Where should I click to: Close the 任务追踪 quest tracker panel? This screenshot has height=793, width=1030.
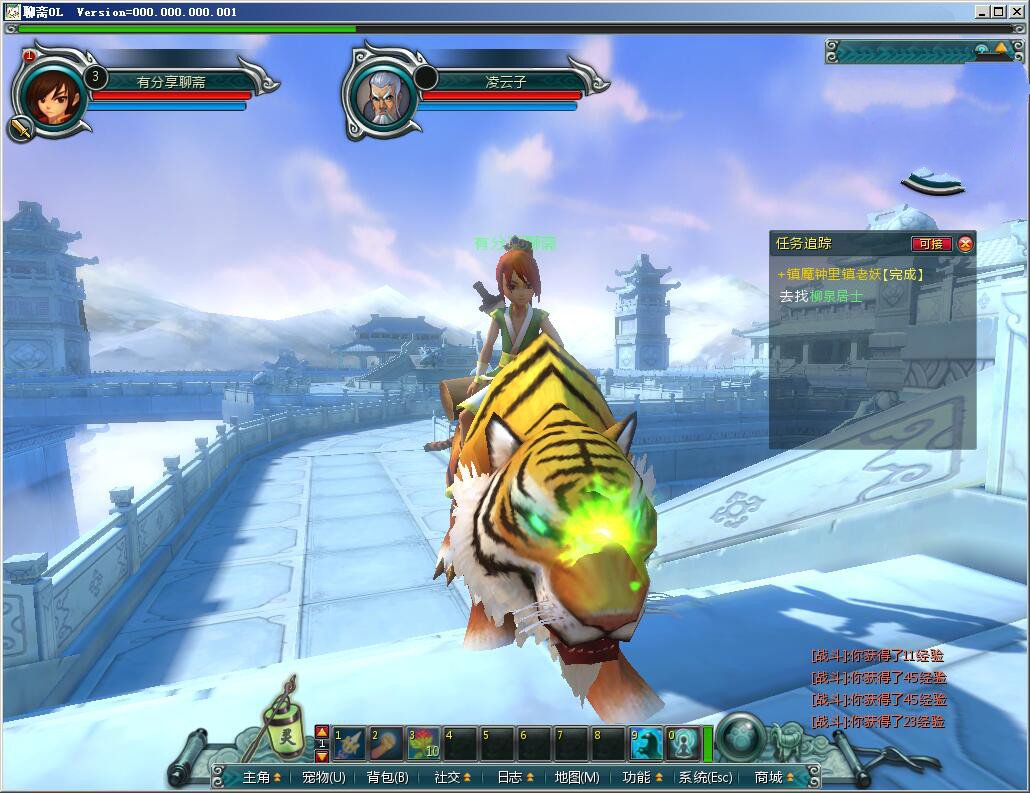point(965,244)
